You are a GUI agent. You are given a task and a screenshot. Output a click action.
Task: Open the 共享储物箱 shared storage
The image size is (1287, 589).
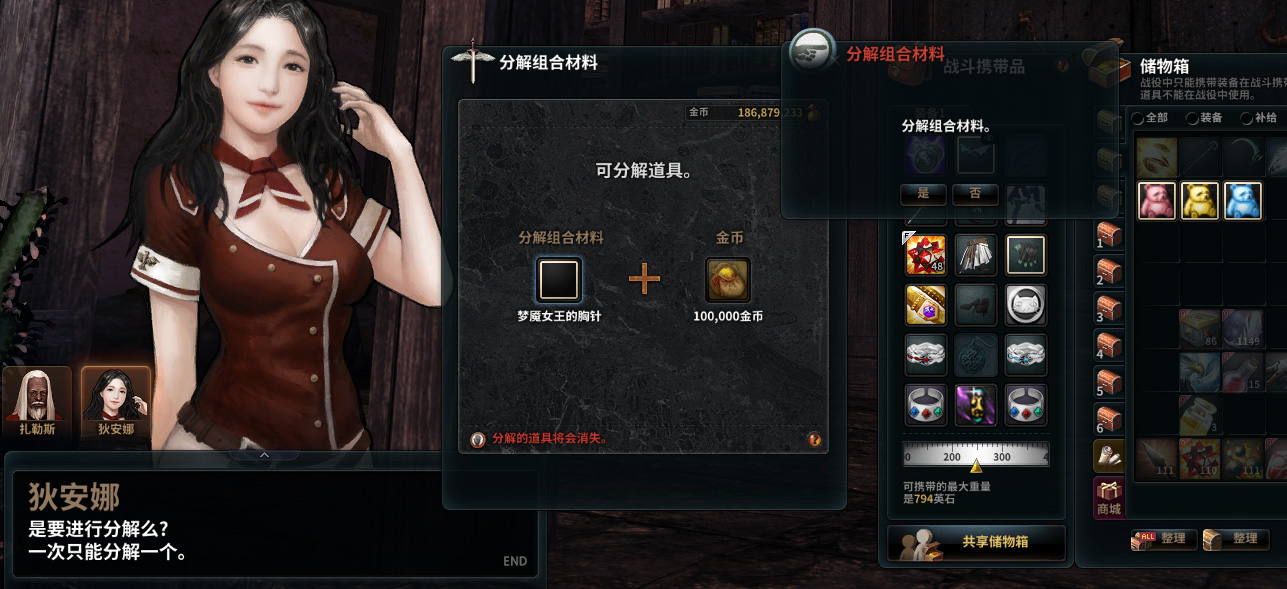coord(977,542)
